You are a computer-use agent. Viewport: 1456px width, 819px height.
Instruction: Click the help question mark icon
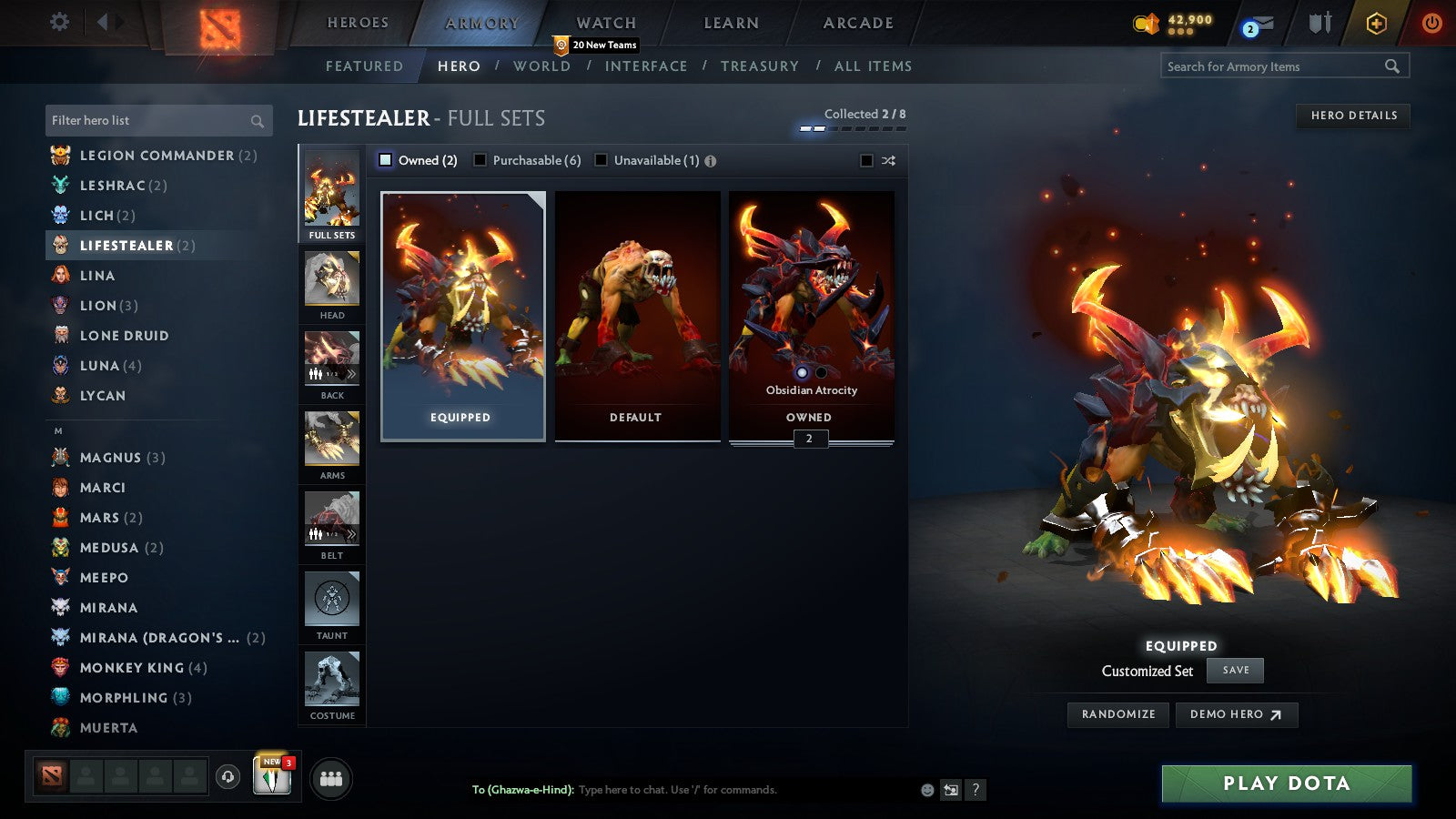(x=977, y=790)
